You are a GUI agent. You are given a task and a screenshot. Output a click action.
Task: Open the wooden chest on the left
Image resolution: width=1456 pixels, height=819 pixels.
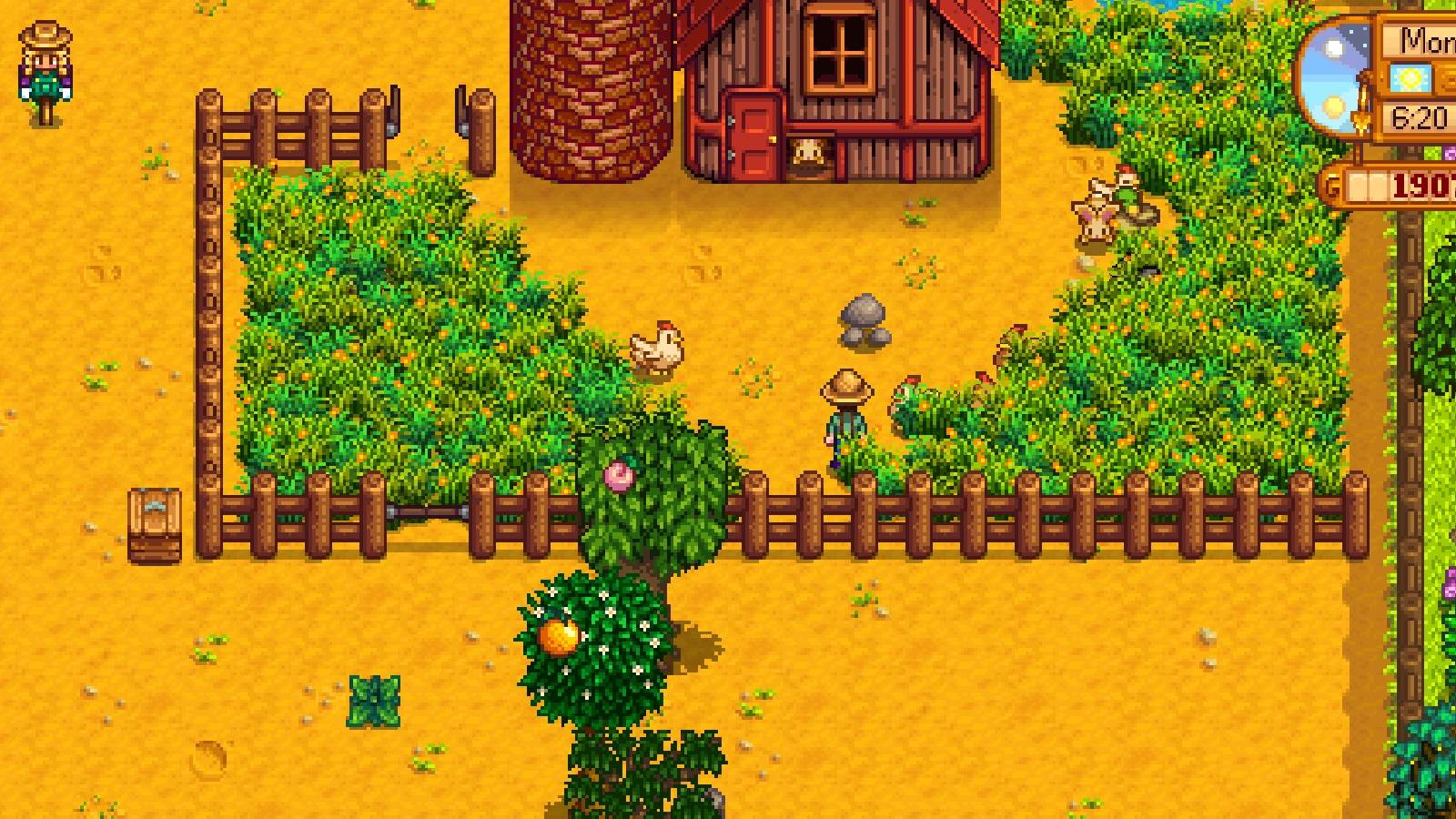point(155,523)
